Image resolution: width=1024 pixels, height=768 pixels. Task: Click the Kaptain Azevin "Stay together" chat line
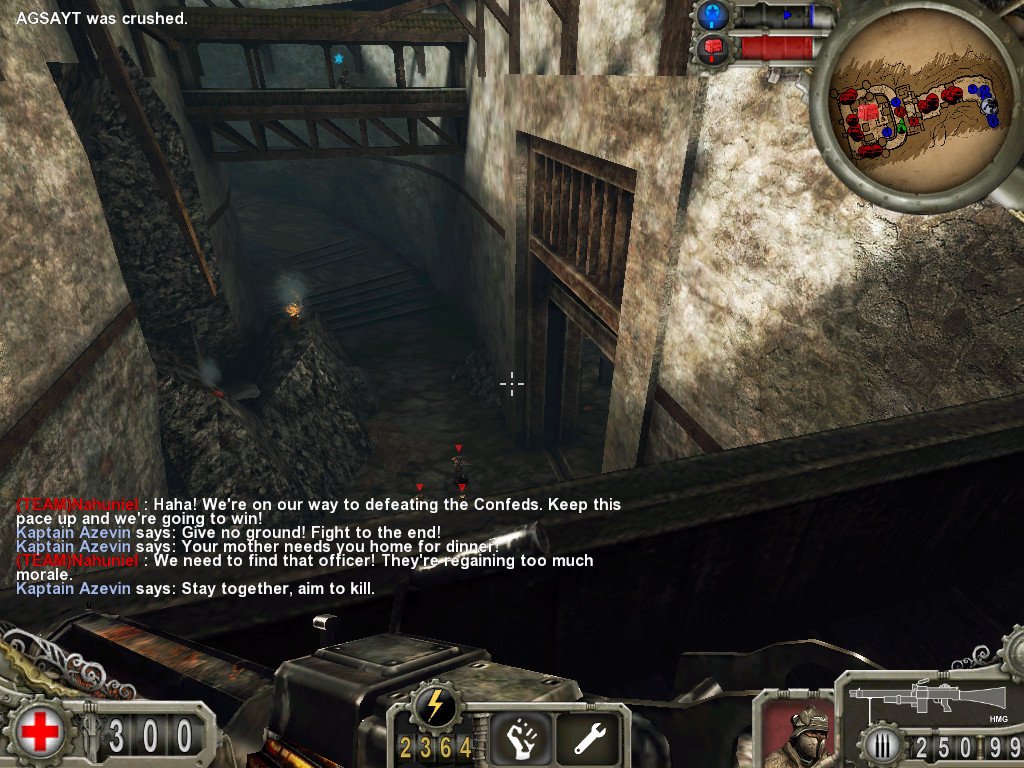coord(196,589)
